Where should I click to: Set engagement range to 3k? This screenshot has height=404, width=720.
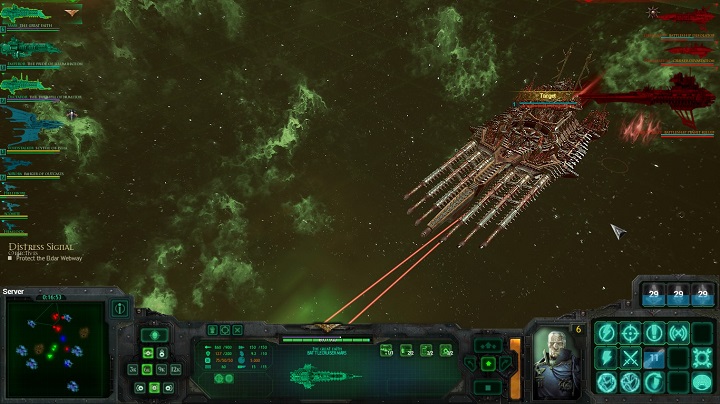[x=133, y=369]
